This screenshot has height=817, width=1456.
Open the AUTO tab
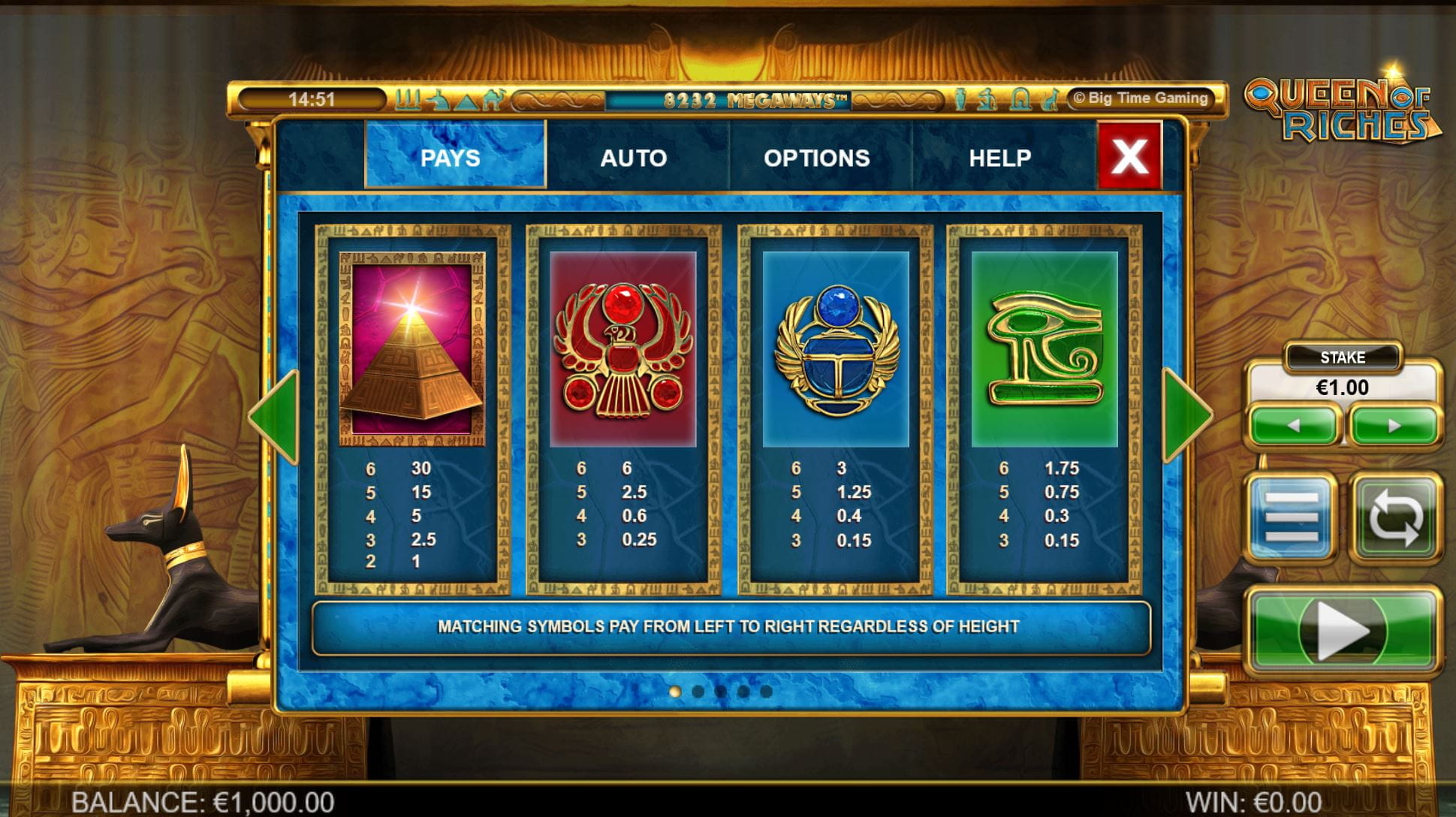pyautogui.click(x=633, y=157)
